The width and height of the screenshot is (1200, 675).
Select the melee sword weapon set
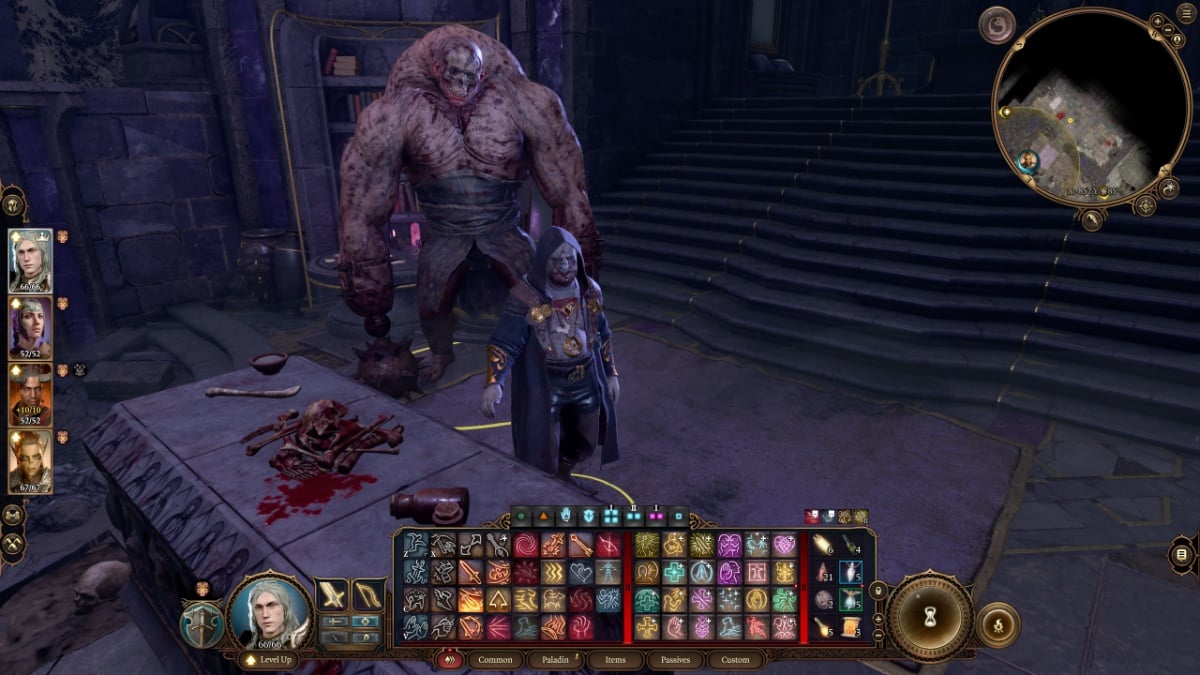pos(332,595)
